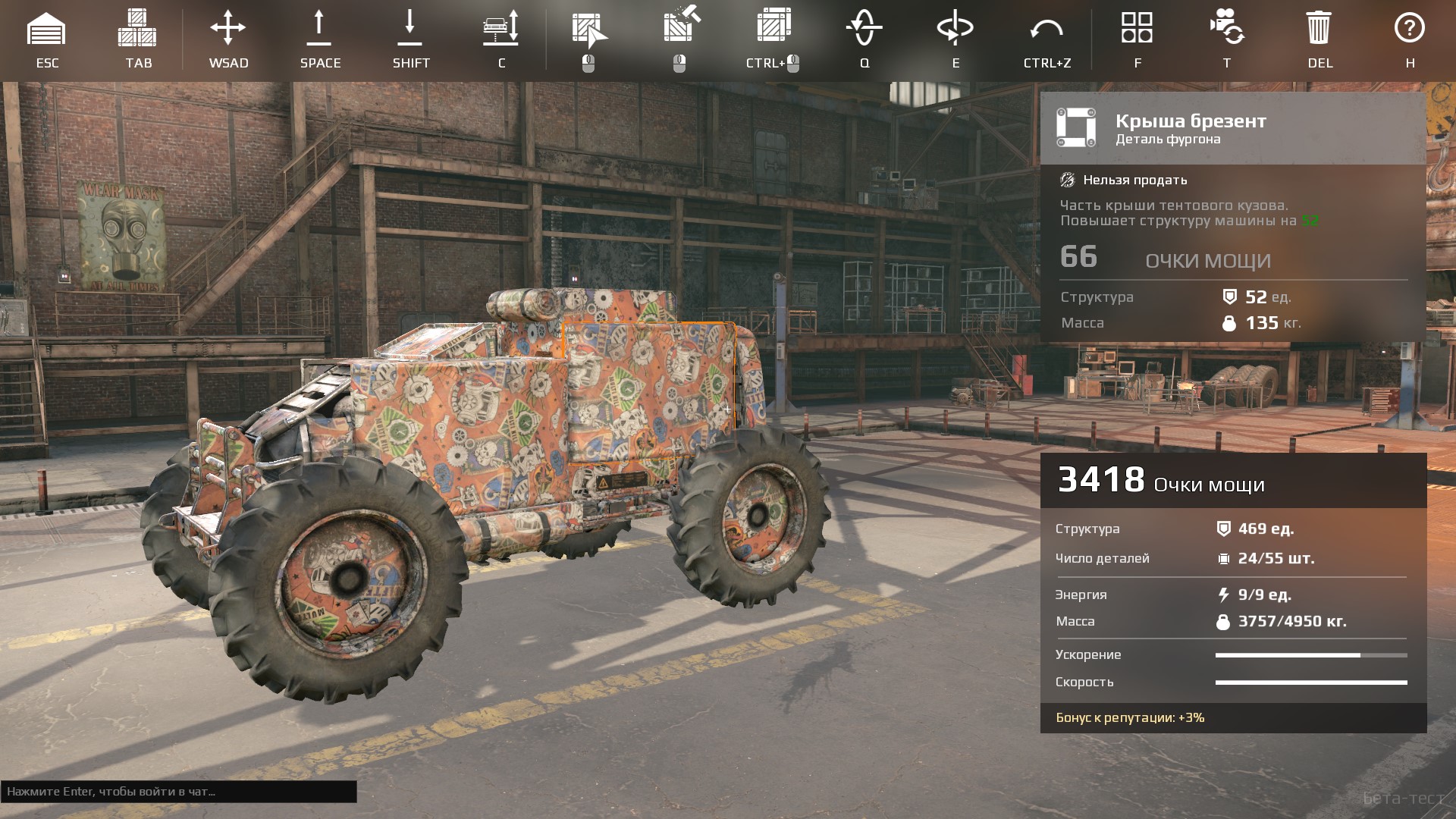Open the four-squares grid icon

click(1137, 28)
